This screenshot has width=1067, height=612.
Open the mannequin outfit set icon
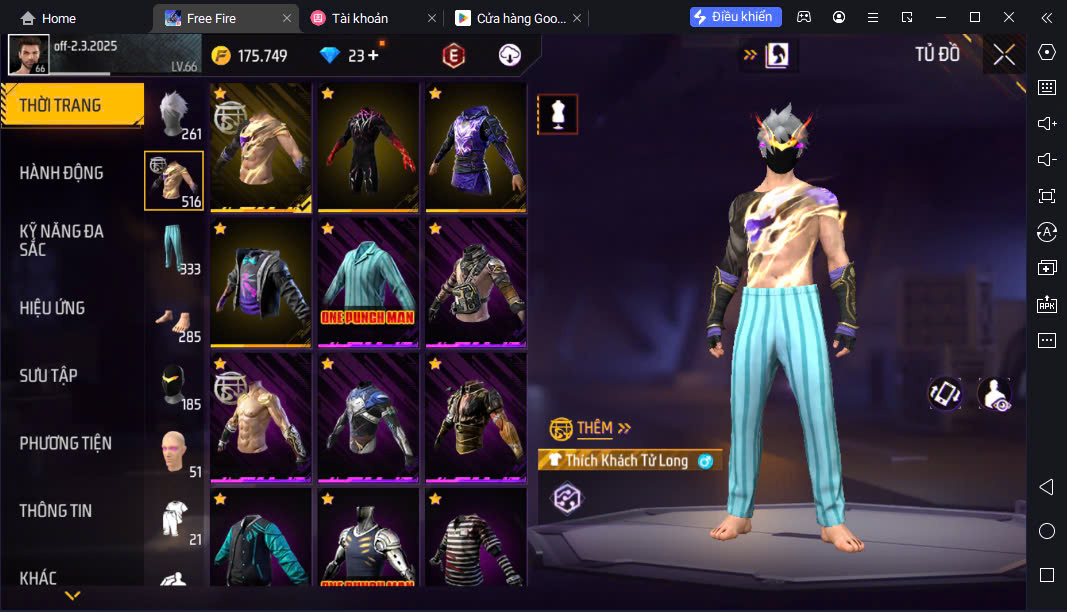pyautogui.click(x=558, y=115)
